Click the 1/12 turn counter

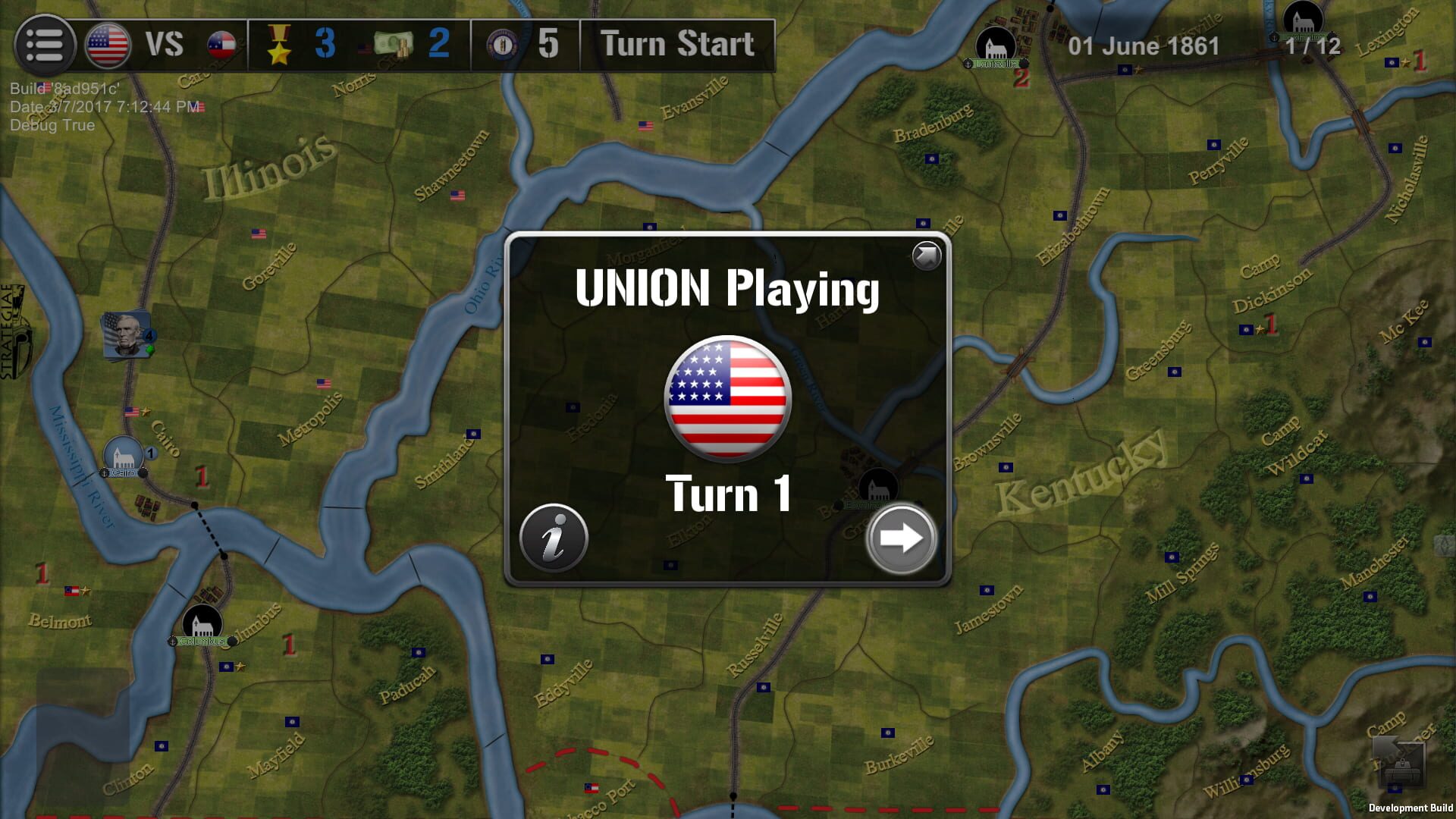[x=1314, y=47]
